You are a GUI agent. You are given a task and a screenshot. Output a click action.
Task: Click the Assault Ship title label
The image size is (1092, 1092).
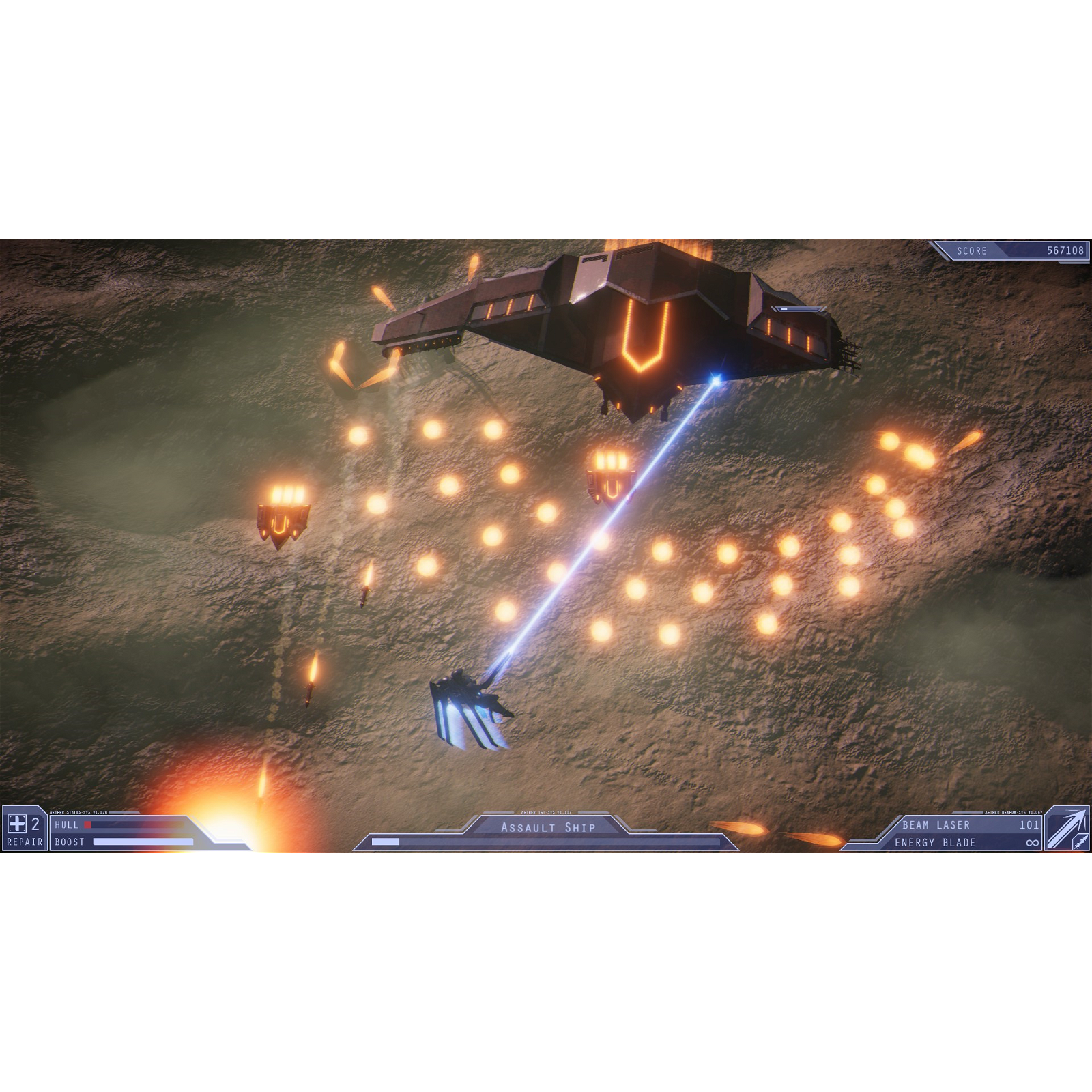(x=549, y=826)
